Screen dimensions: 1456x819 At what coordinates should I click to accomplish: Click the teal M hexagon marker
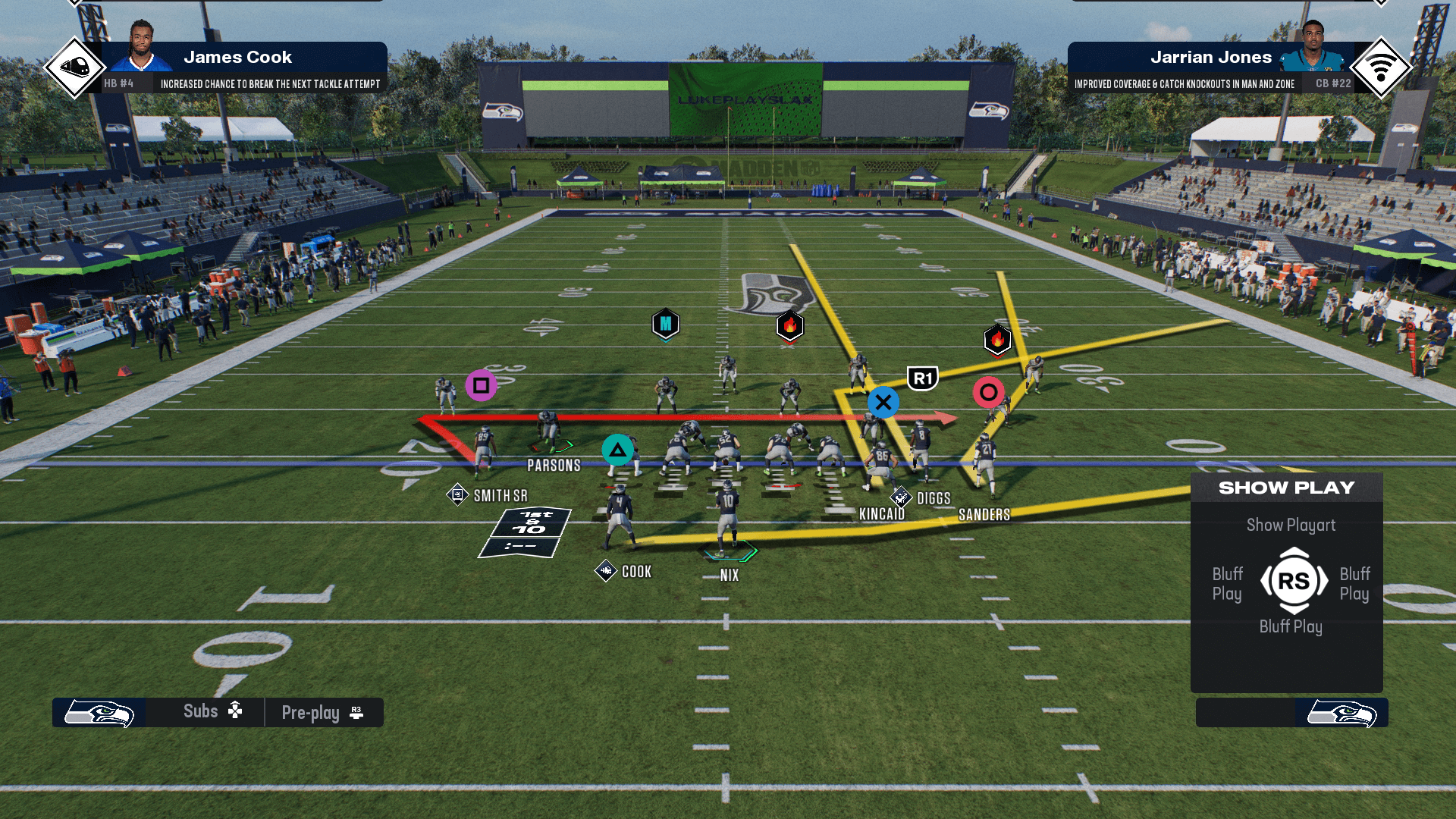tap(666, 325)
